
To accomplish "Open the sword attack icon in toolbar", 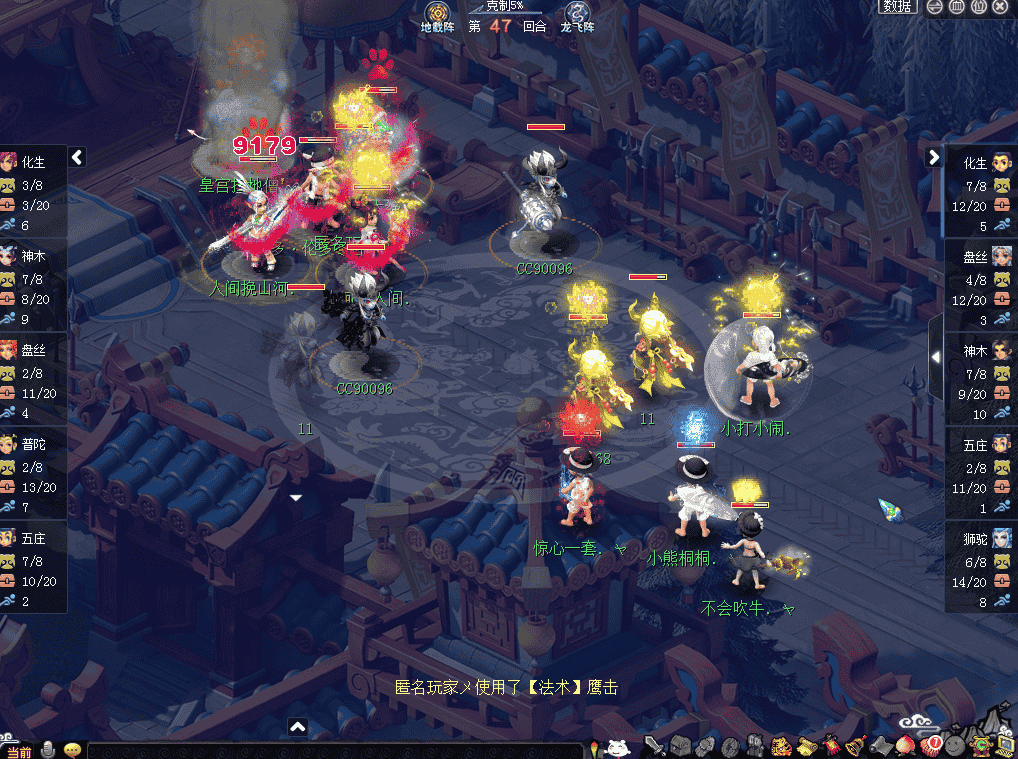I will pos(654,746).
